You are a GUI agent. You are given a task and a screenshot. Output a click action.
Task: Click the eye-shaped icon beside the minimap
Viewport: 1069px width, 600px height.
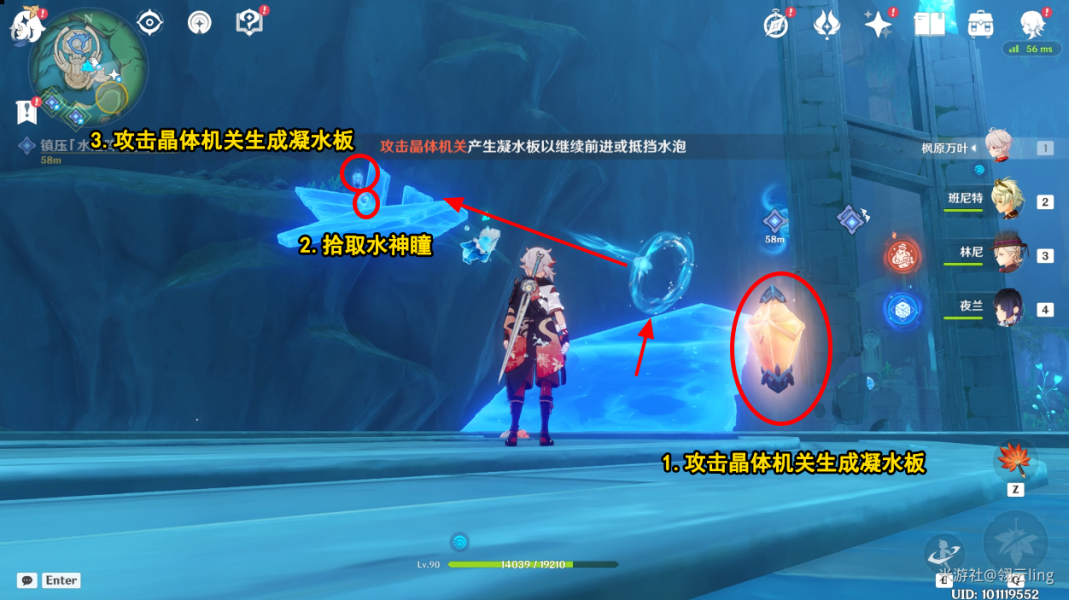pyautogui.click(x=150, y=21)
